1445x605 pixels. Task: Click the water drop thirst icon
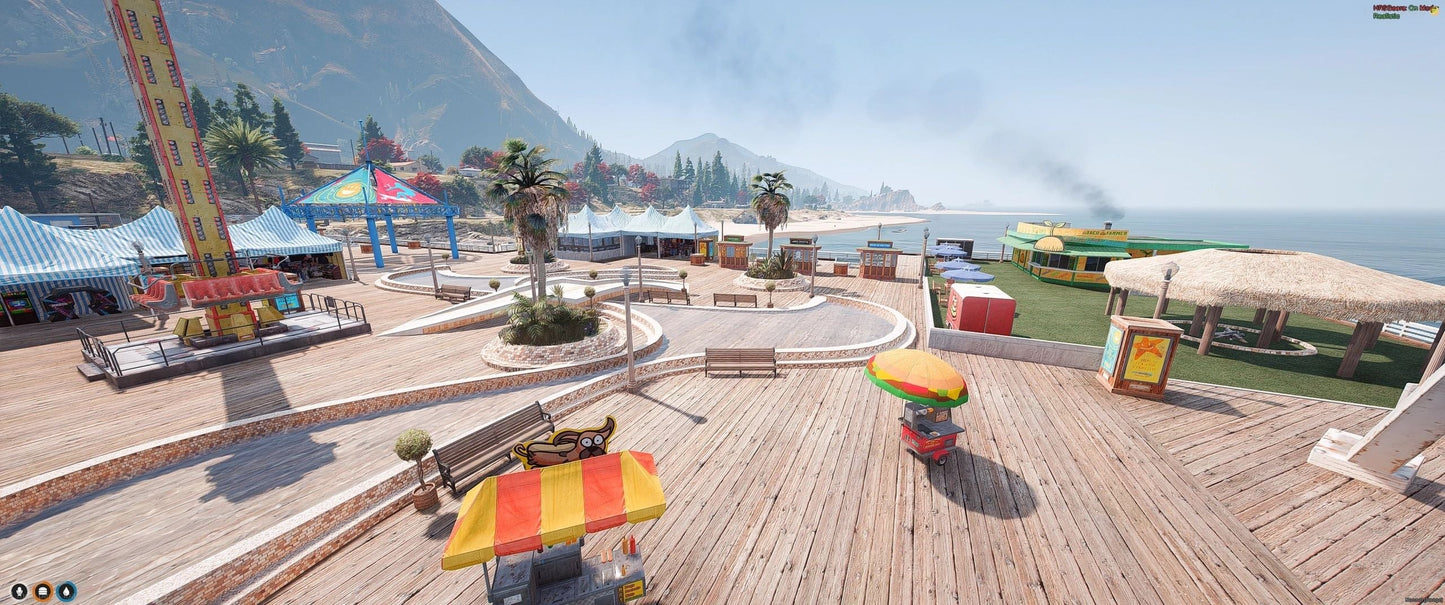[x=66, y=591]
